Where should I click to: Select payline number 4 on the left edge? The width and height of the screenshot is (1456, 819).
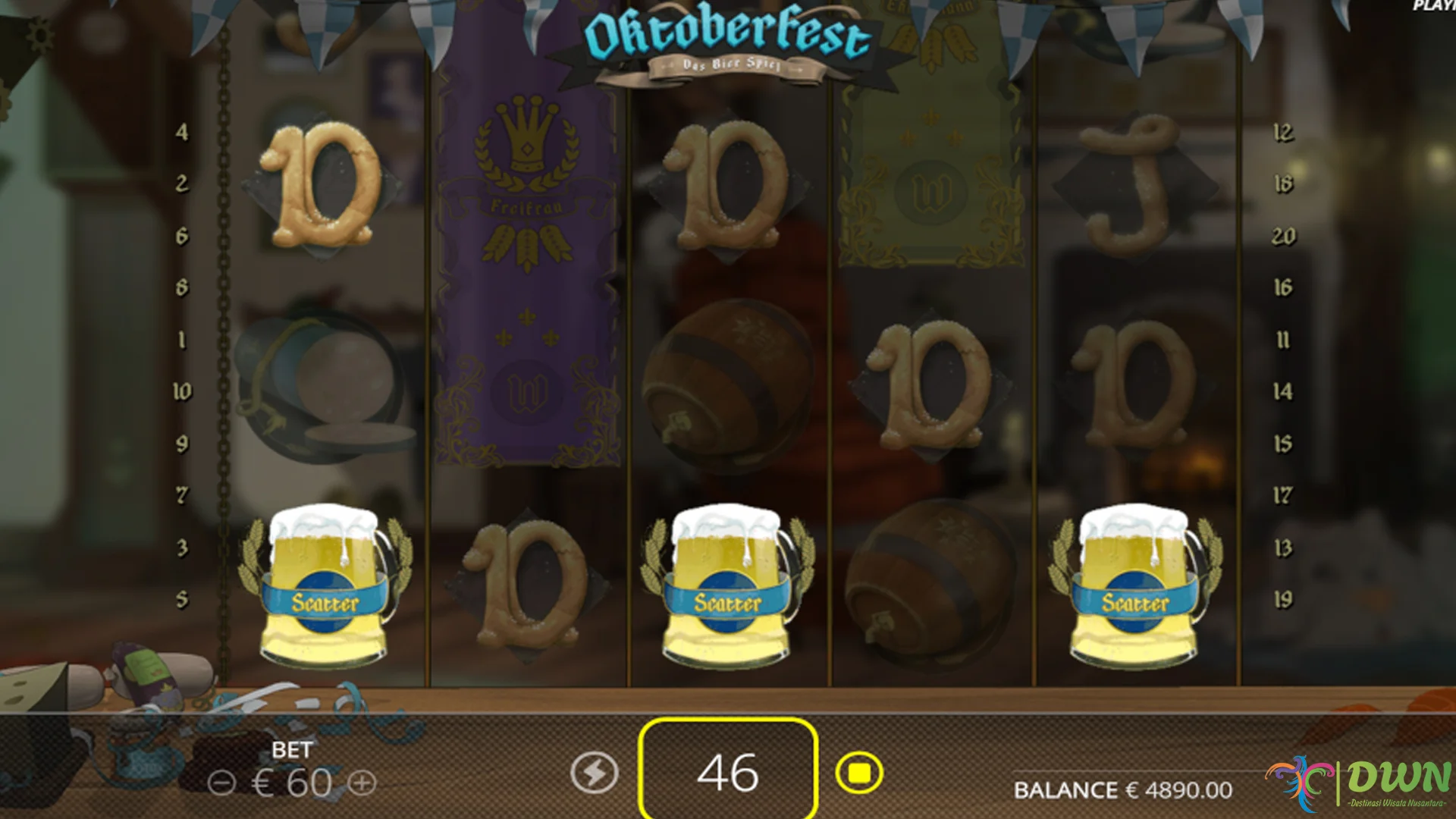180,130
